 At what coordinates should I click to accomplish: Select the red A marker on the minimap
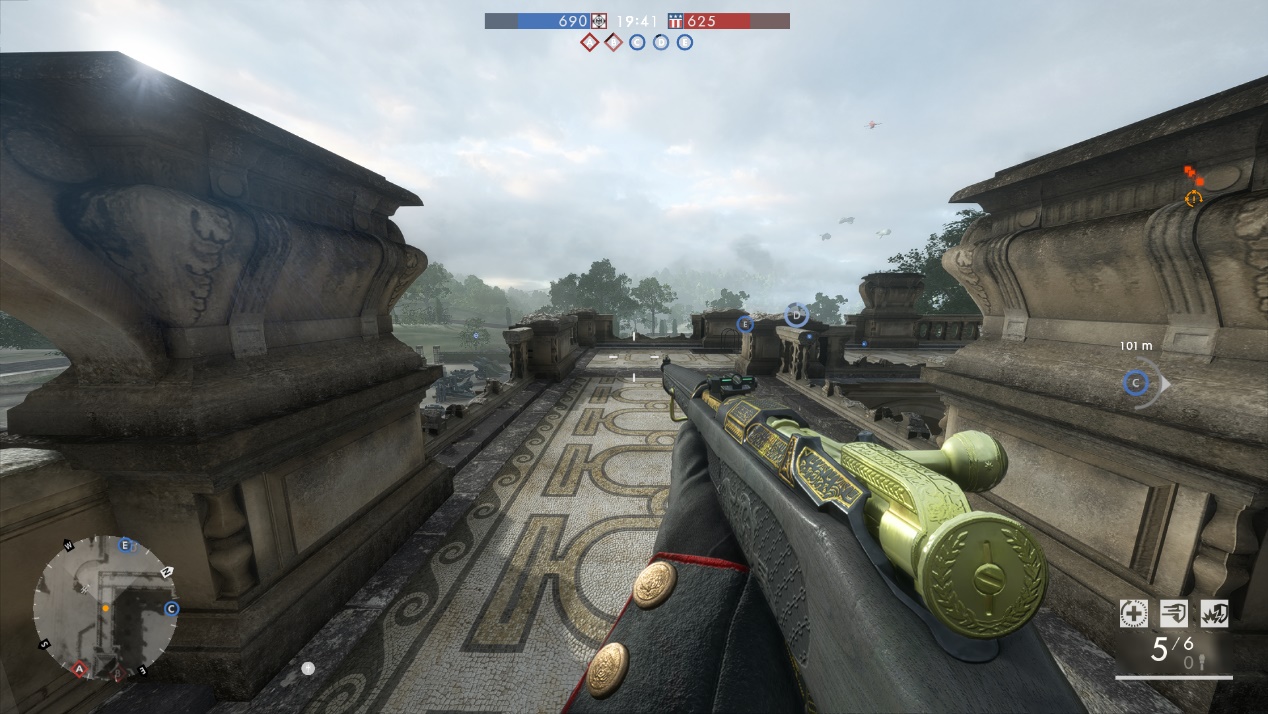(x=79, y=667)
